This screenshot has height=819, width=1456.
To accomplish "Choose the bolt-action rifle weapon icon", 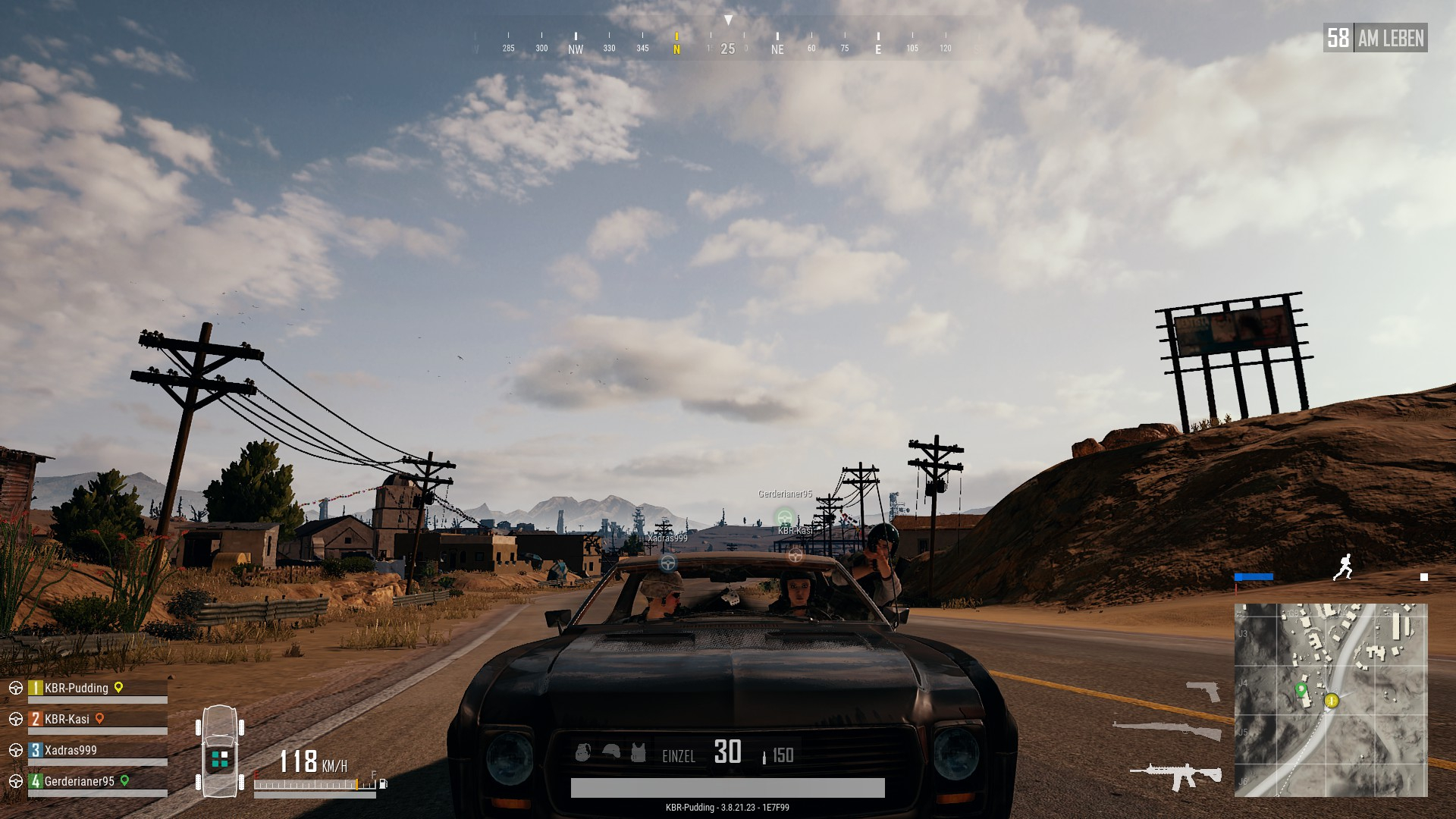I will [x=1167, y=730].
